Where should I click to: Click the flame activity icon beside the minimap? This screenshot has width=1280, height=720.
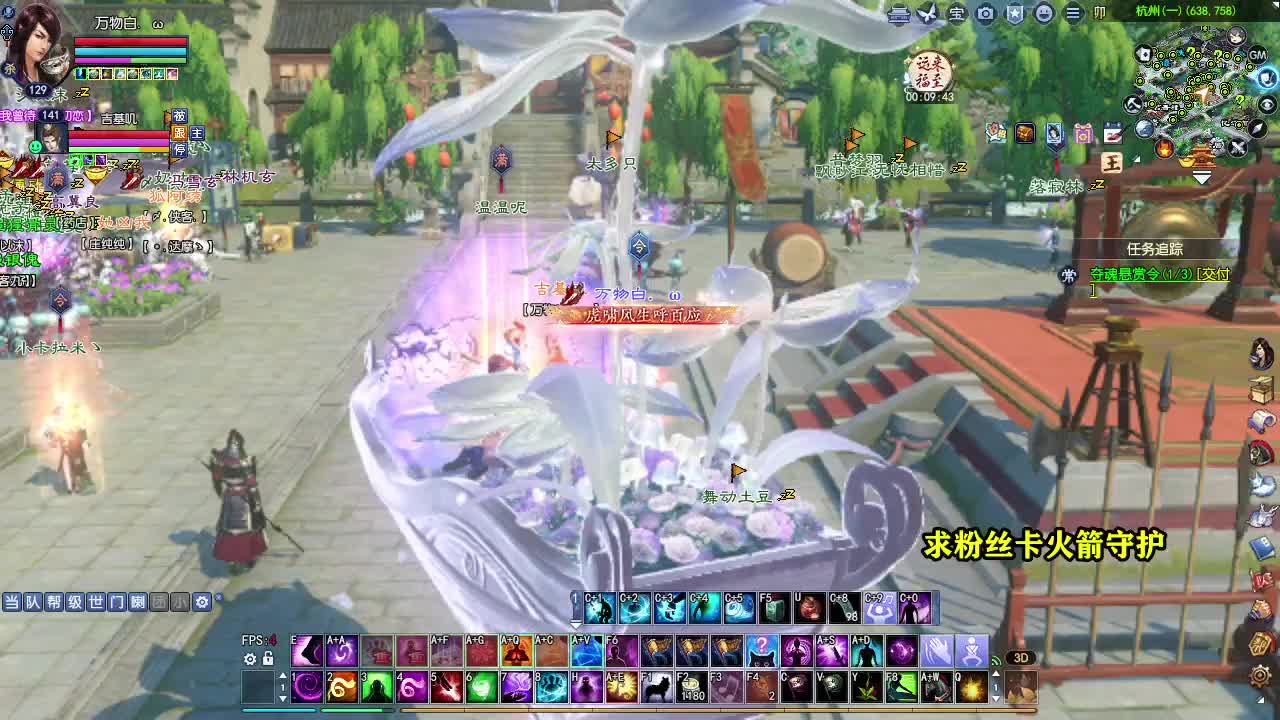[1163, 149]
